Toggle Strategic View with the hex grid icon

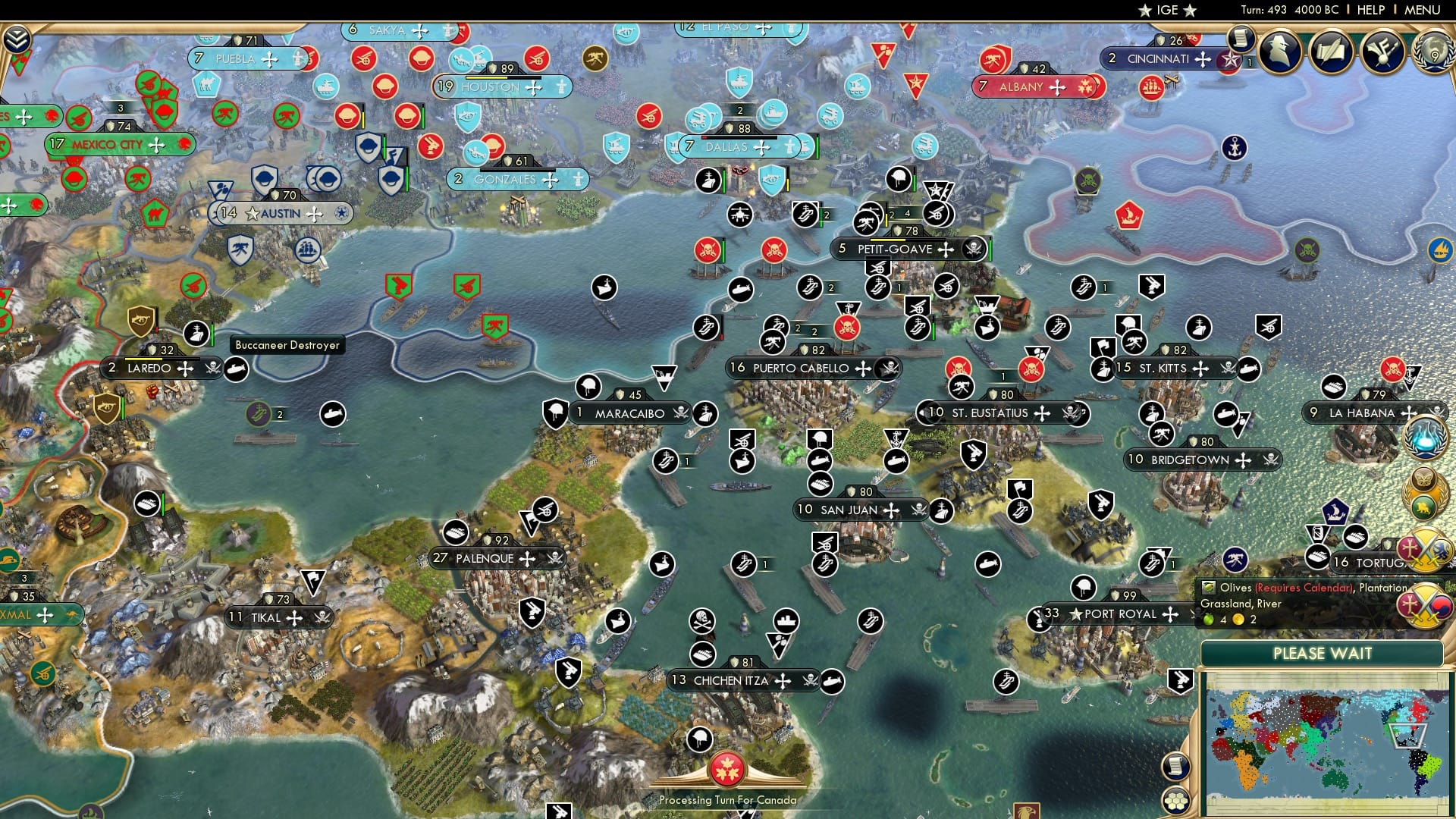tap(1176, 801)
